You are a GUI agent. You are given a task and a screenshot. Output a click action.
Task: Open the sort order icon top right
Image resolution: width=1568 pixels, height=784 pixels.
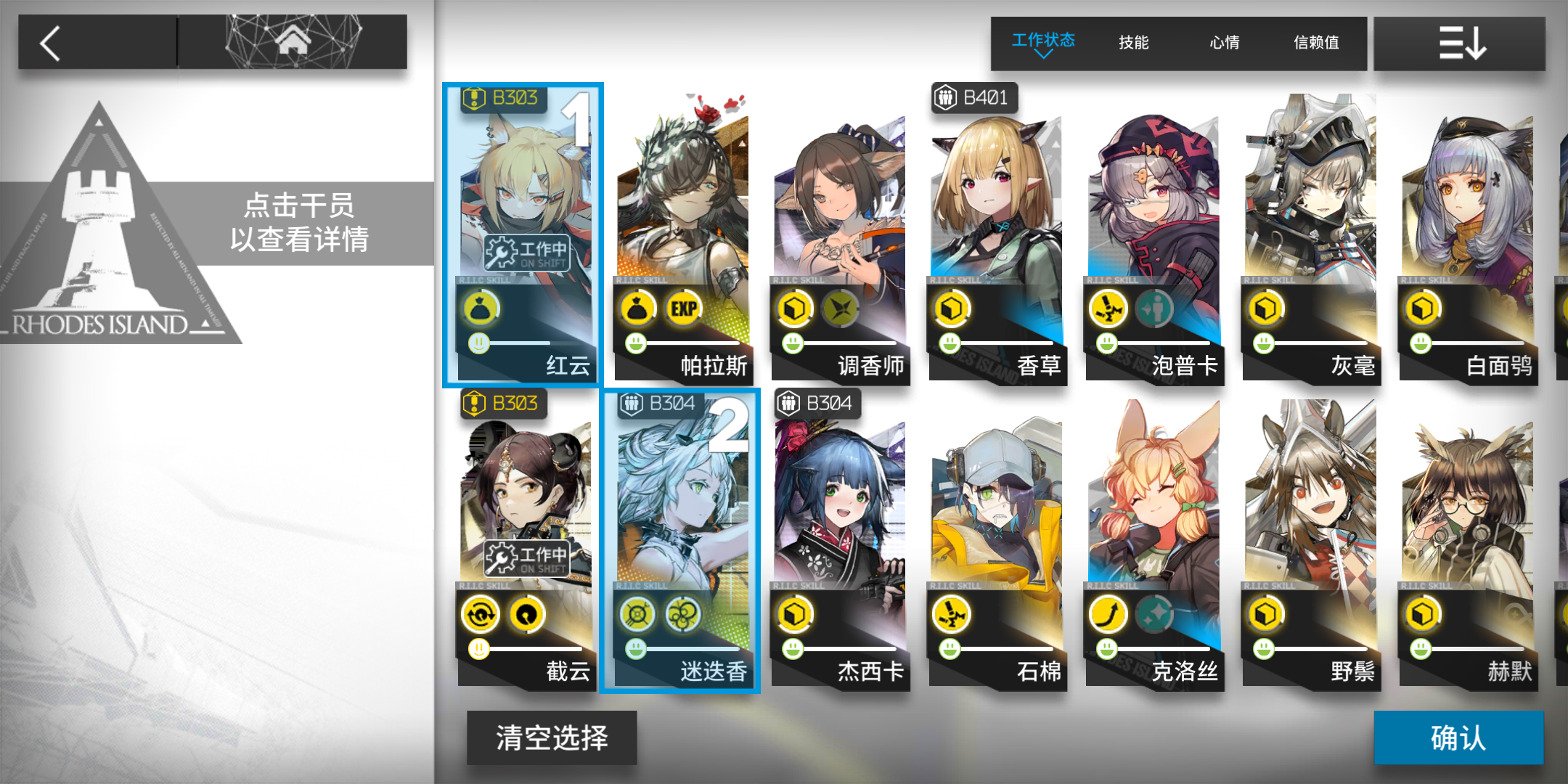tap(1463, 42)
